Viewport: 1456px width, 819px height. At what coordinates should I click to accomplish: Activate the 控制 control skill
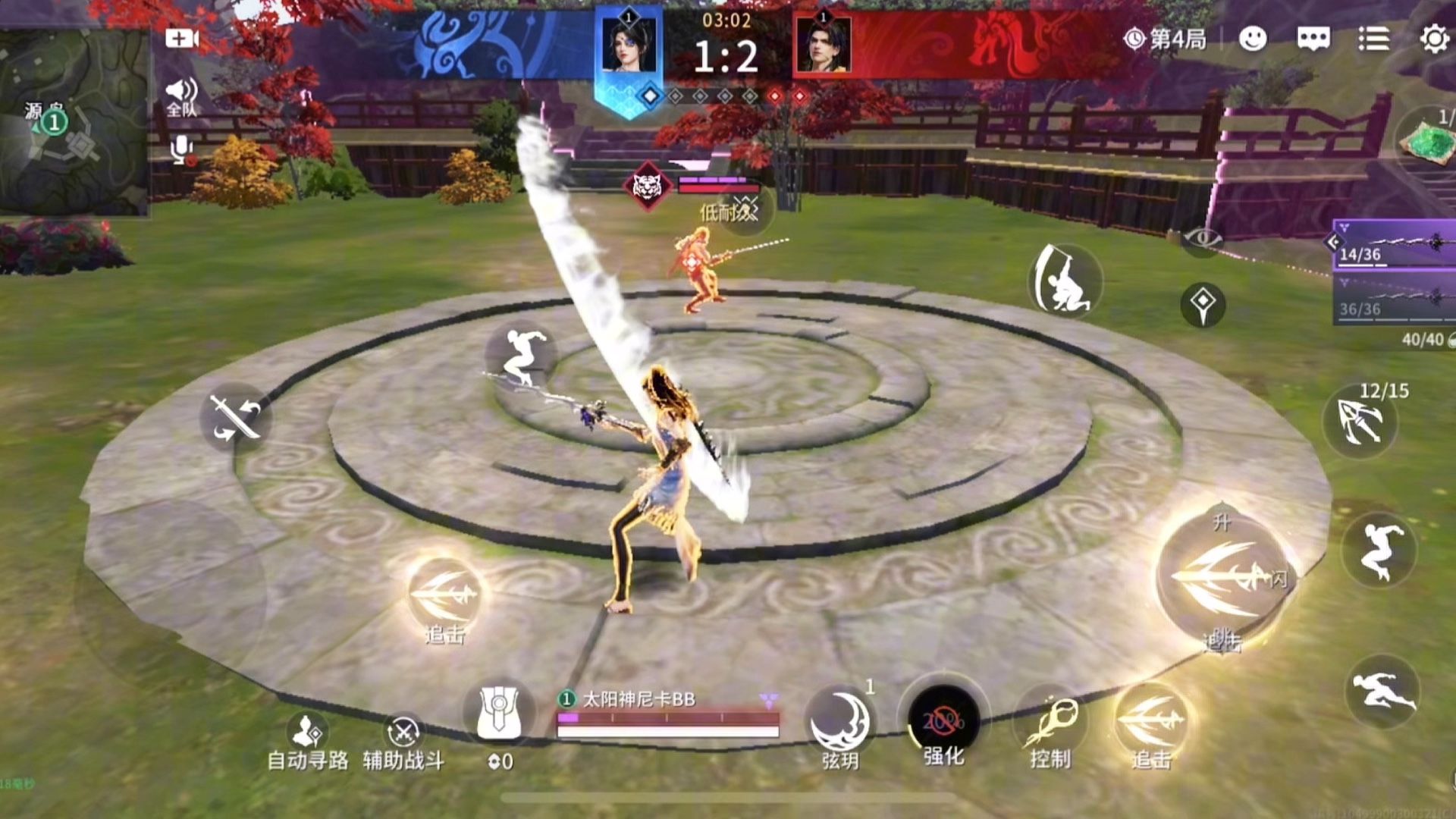[x=1050, y=724]
